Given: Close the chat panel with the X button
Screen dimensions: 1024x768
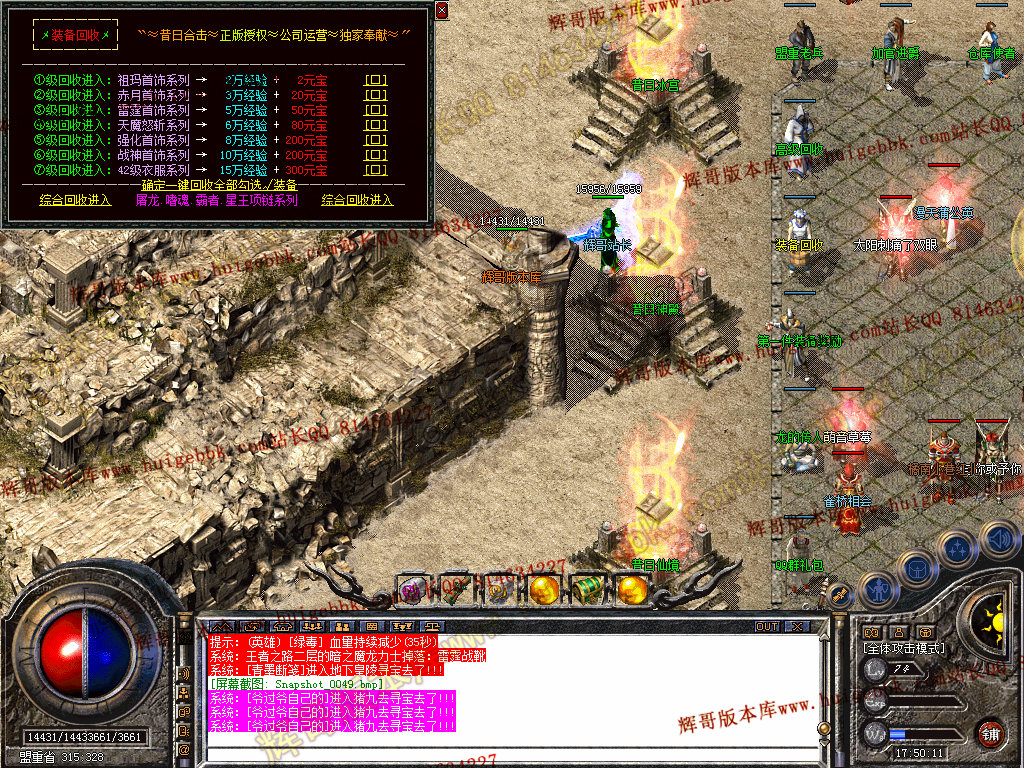Looking at the screenshot, I should [x=796, y=627].
